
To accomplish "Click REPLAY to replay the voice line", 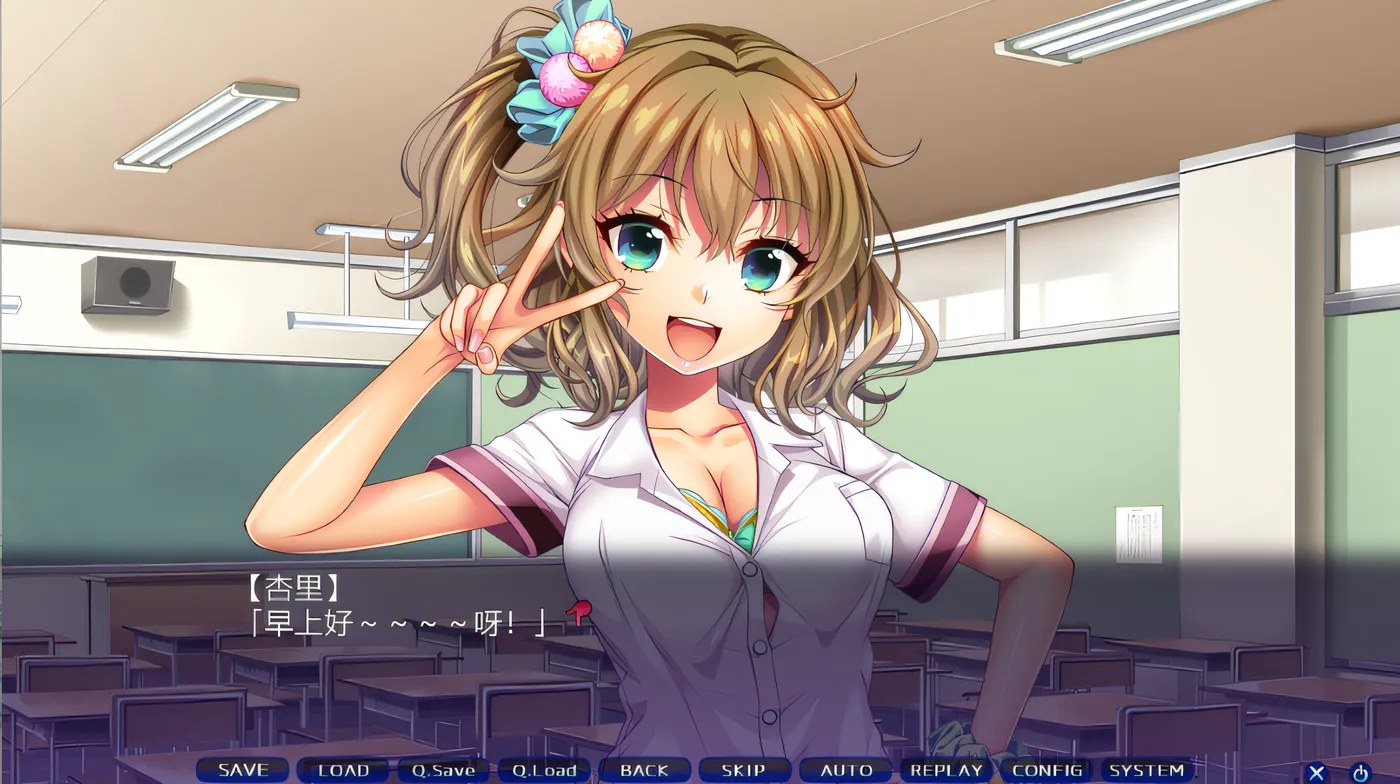I will pos(946,770).
